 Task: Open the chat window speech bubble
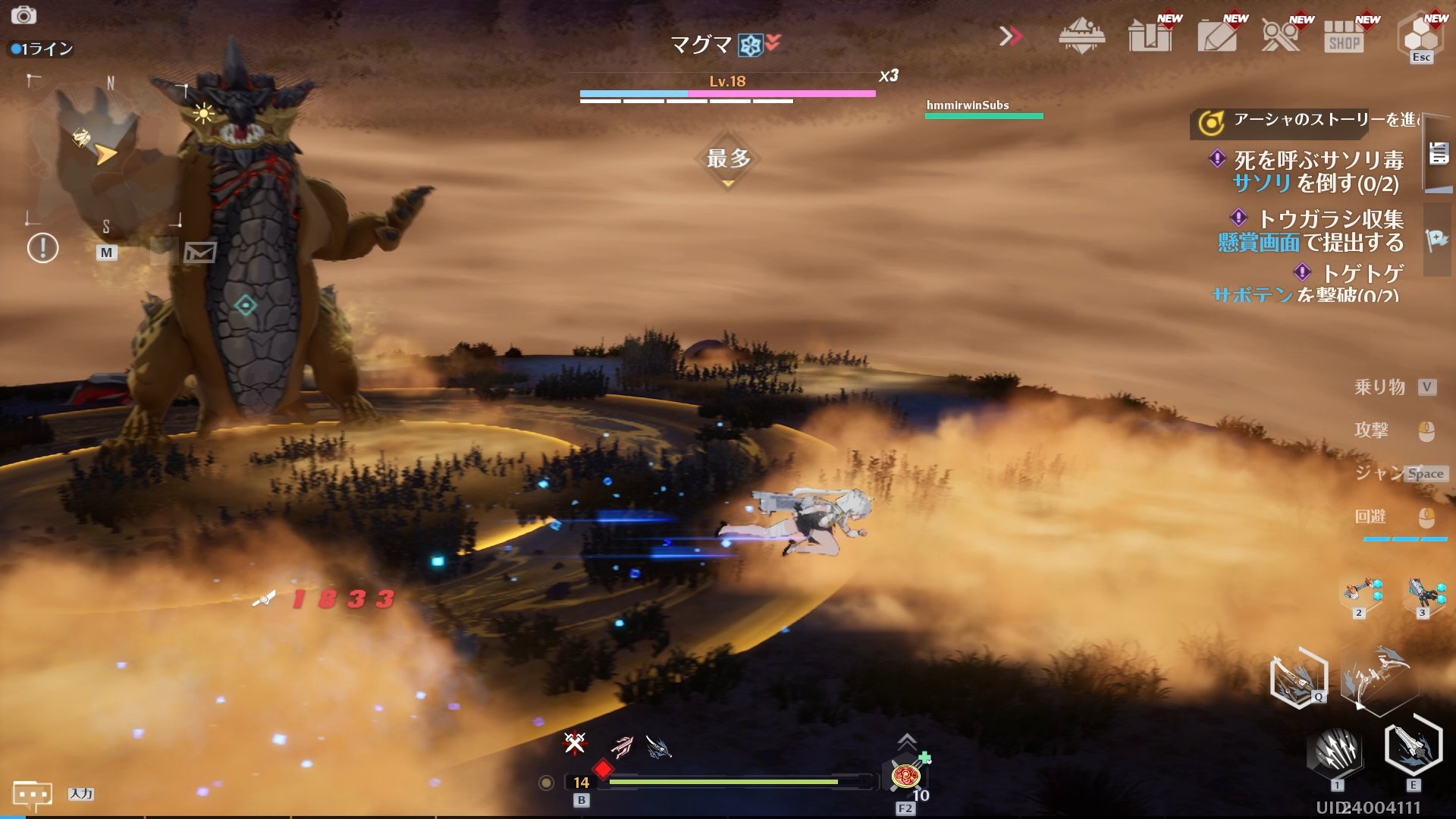pos(32,795)
